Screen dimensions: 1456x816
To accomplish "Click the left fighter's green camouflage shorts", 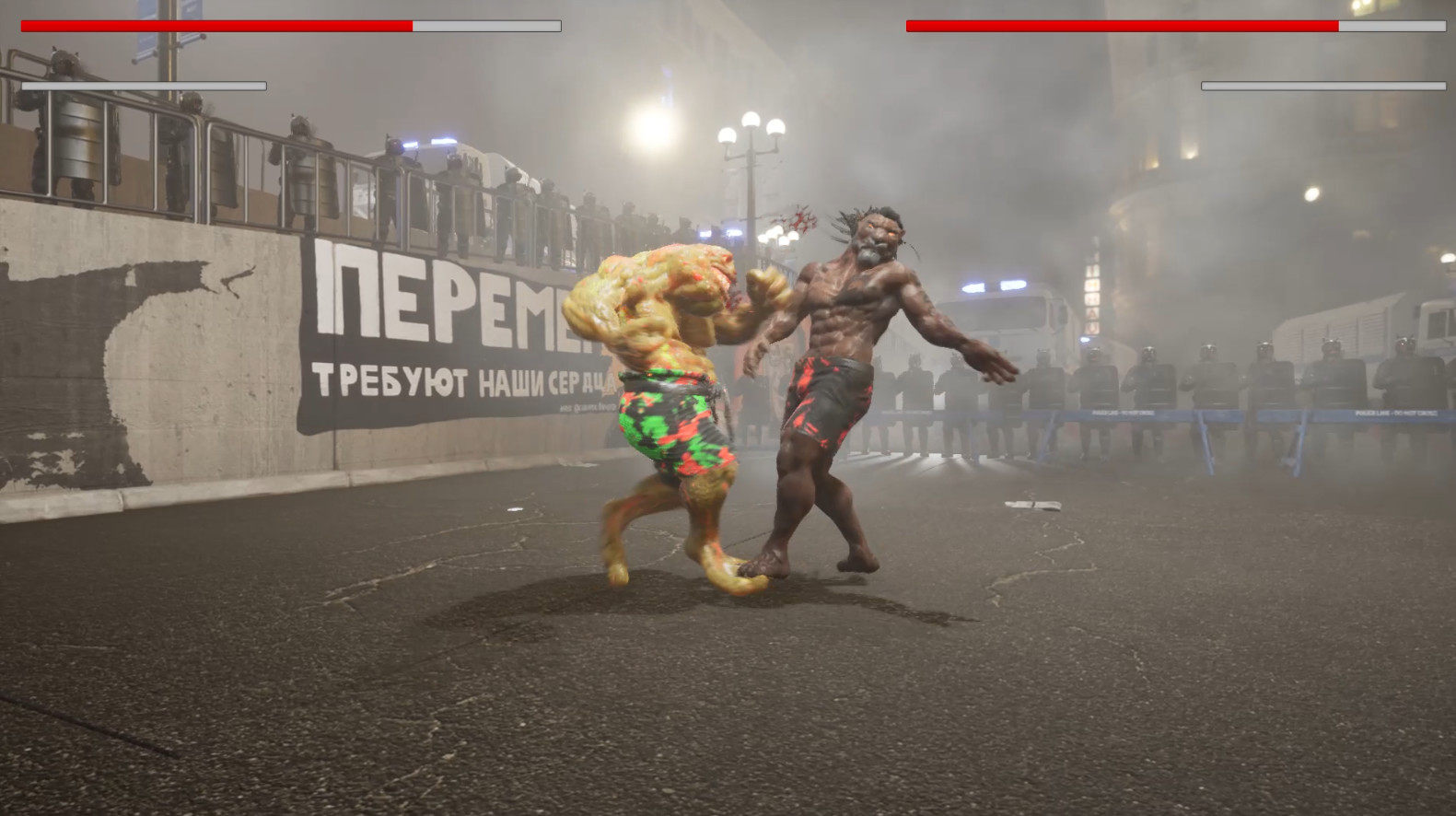I will coord(672,424).
